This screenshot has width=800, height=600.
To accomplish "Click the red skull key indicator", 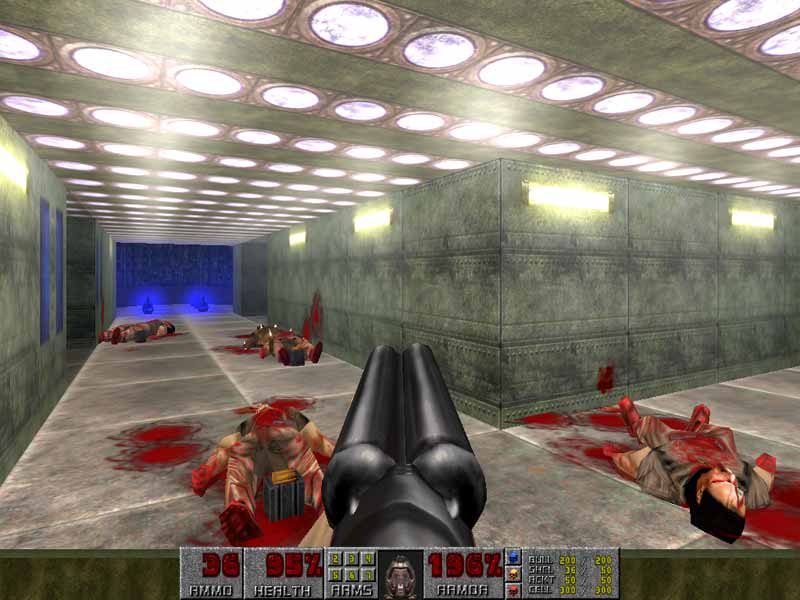I will click(x=514, y=589).
